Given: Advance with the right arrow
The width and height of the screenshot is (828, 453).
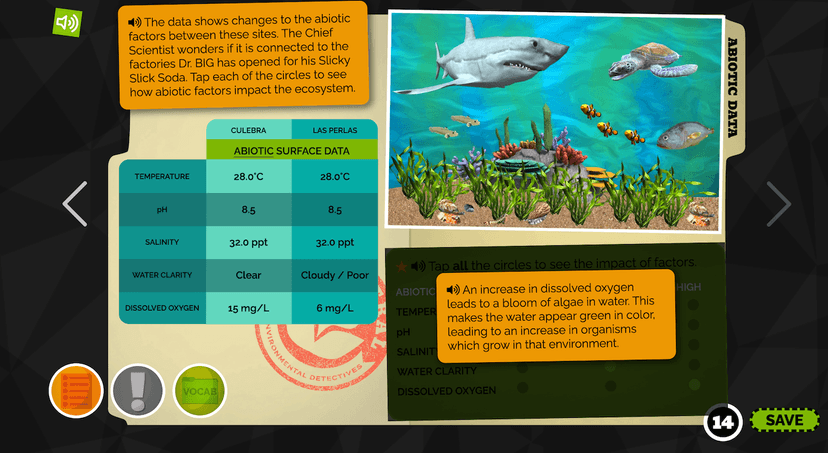Looking at the screenshot, I should click(x=778, y=203).
